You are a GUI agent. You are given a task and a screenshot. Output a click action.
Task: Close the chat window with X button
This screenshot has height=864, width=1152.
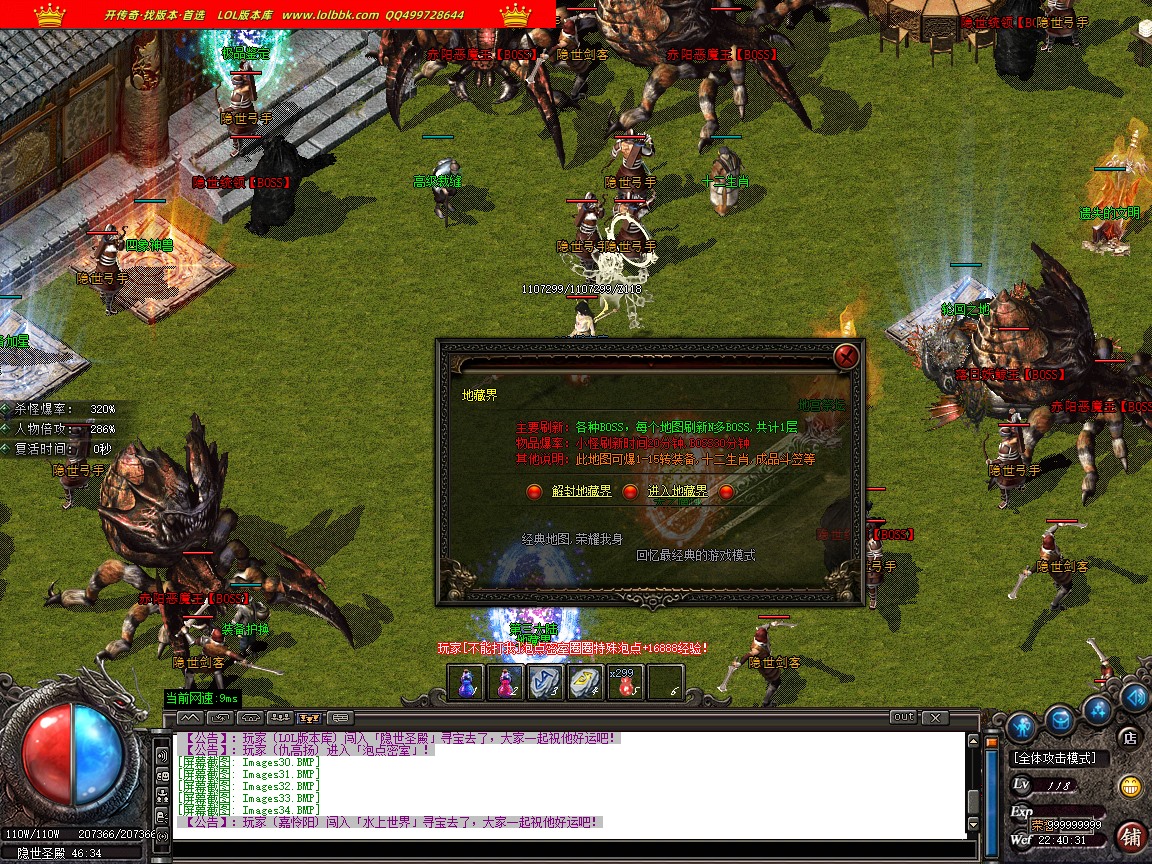coord(934,717)
